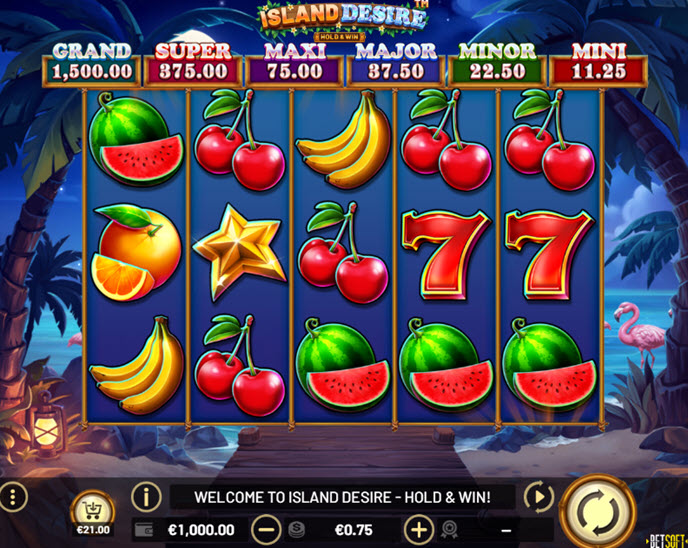Start autoplay with the small play-arrow button
This screenshot has width=688, height=548.
[538, 496]
